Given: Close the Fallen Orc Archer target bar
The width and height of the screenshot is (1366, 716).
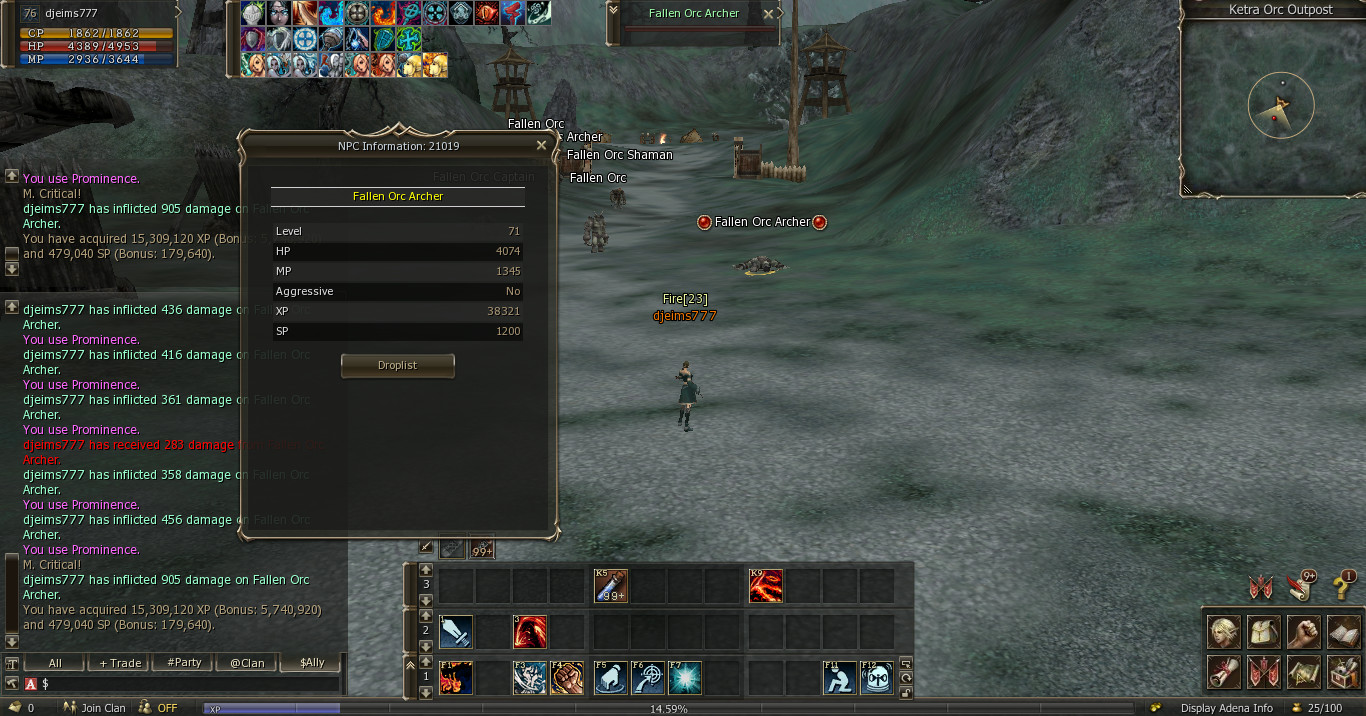Looking at the screenshot, I should tap(768, 14).
